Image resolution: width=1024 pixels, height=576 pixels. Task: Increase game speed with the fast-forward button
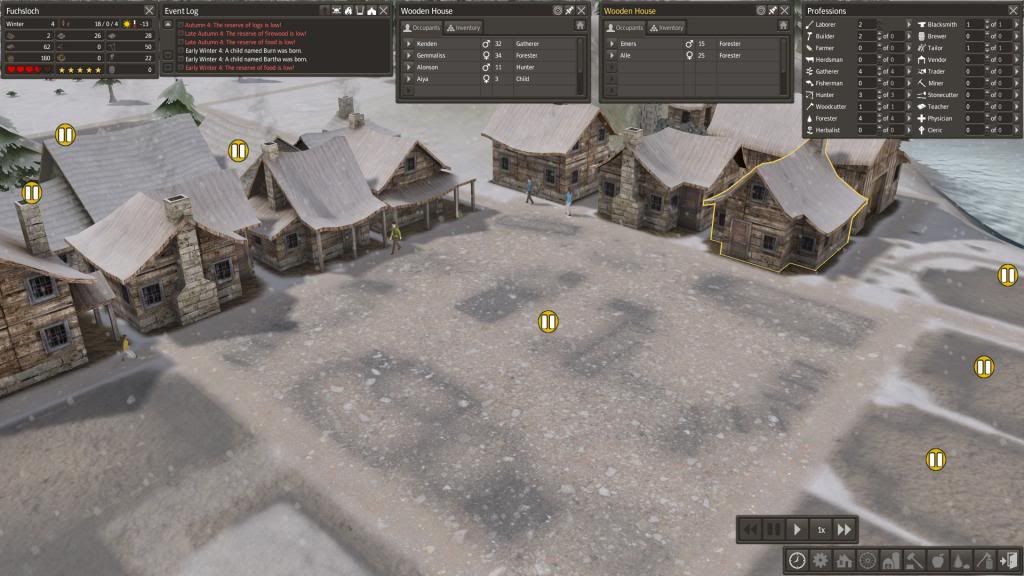point(844,529)
